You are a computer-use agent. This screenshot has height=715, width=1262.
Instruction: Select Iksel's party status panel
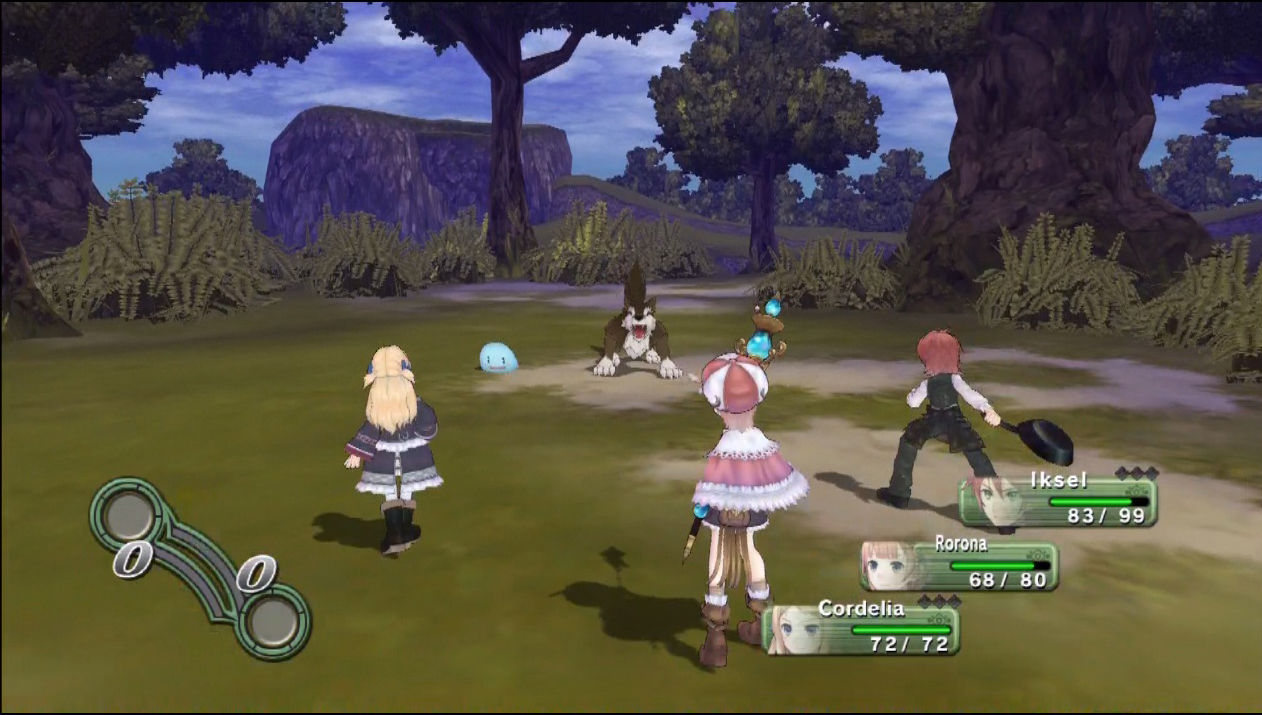pyautogui.click(x=1058, y=501)
